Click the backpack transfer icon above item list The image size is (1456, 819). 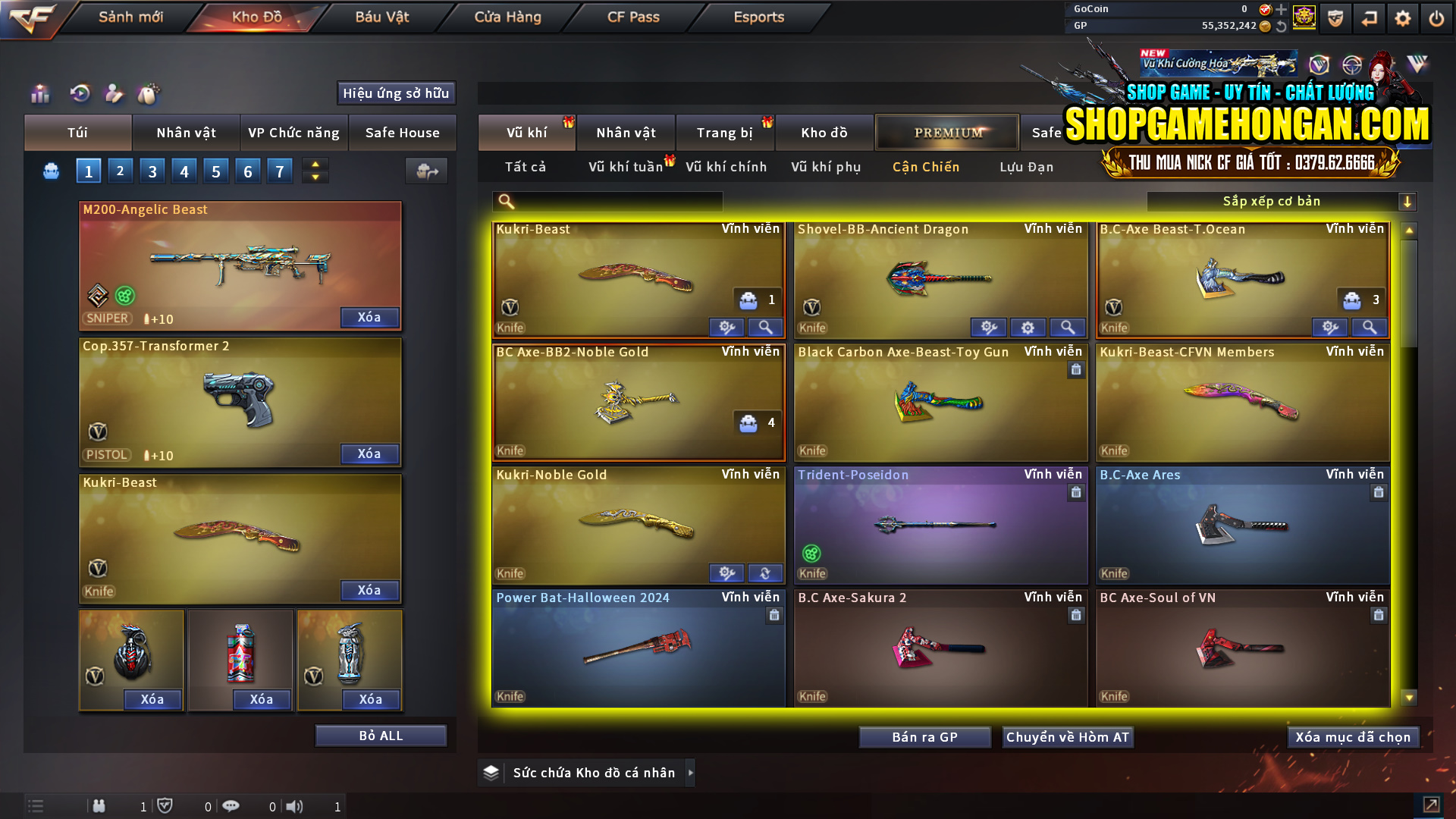(426, 171)
